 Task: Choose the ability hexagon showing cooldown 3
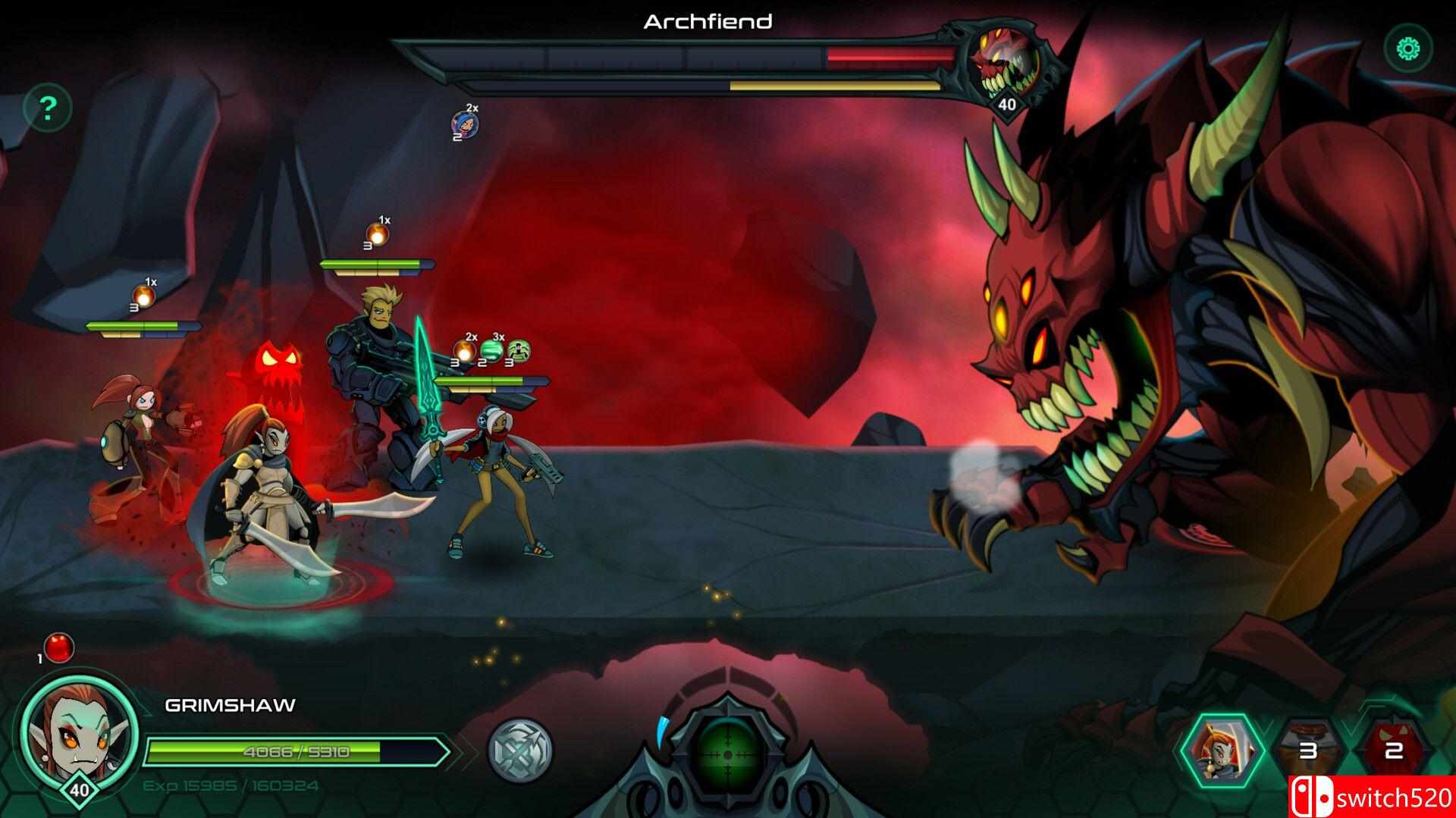pyautogui.click(x=1307, y=751)
